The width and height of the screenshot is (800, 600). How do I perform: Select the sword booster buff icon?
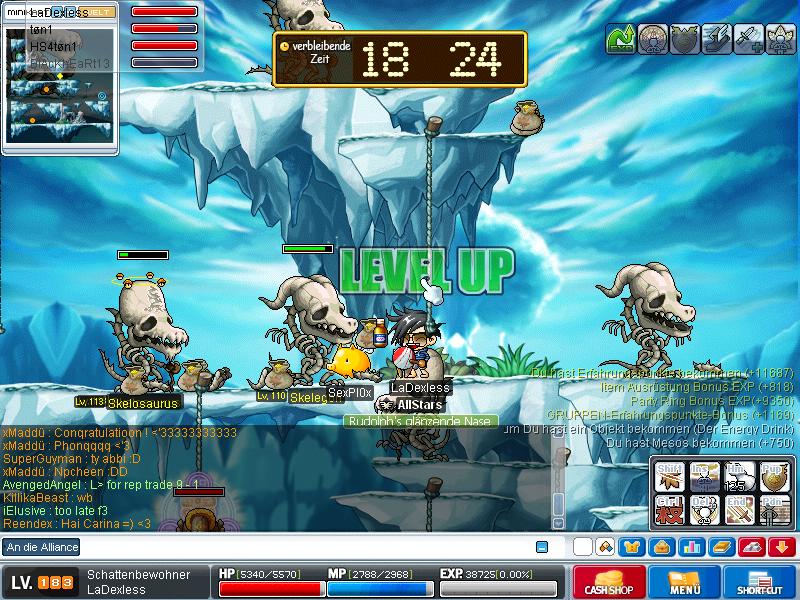748,39
